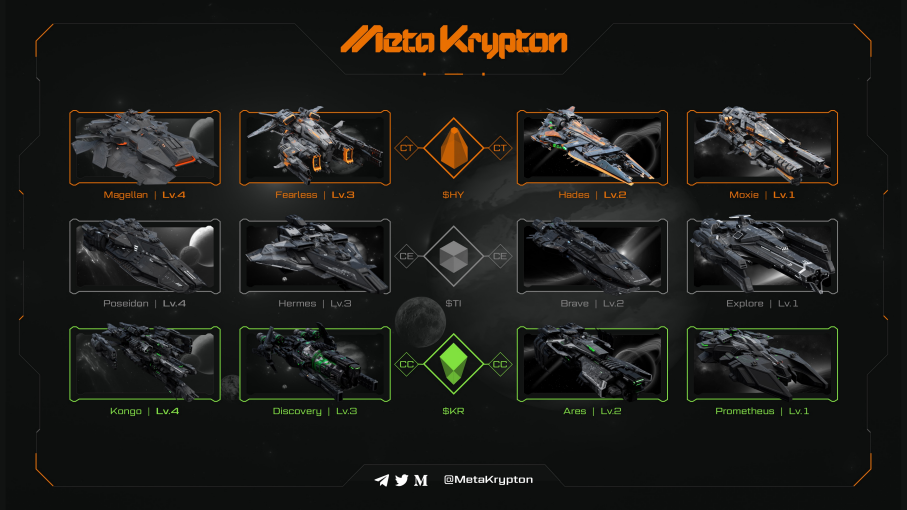Choose the Fearless Lv.3 ship card
907x510 pixels.
(315, 147)
